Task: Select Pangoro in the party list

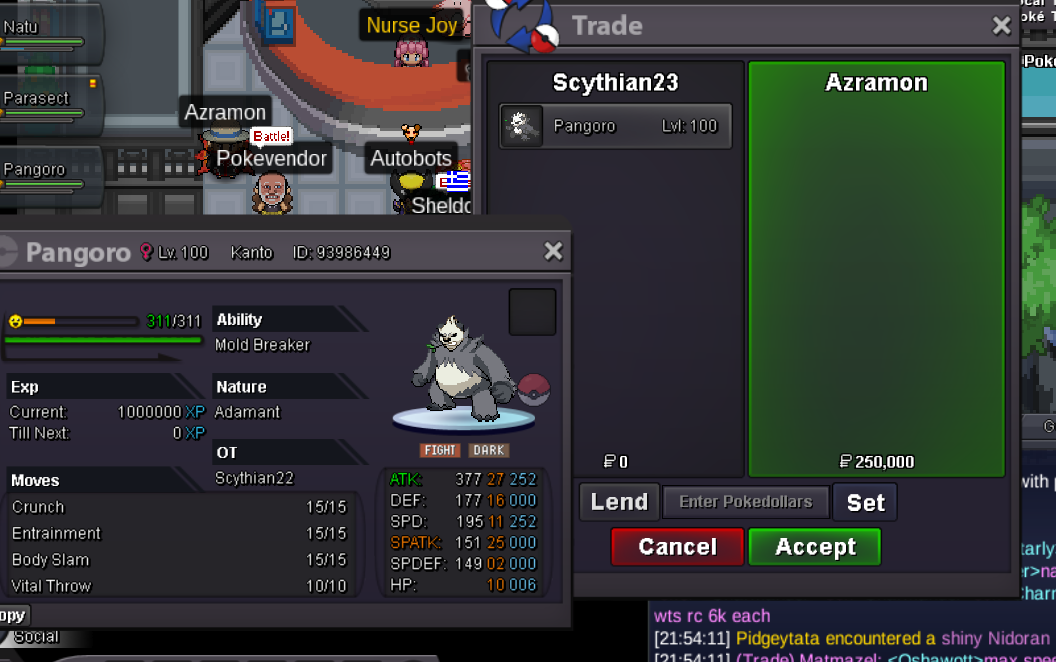Action: (x=45, y=171)
